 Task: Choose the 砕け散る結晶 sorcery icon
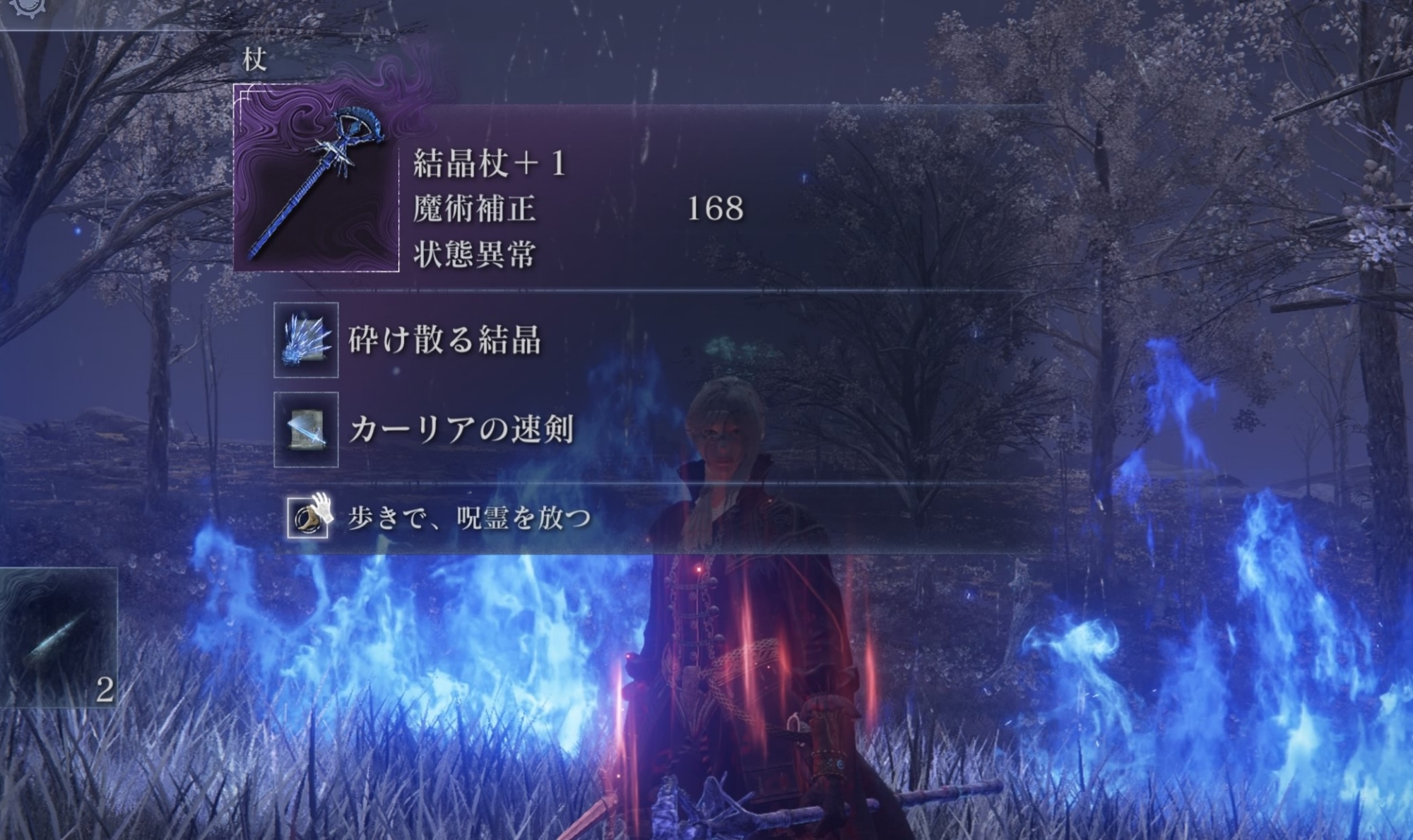click(306, 340)
